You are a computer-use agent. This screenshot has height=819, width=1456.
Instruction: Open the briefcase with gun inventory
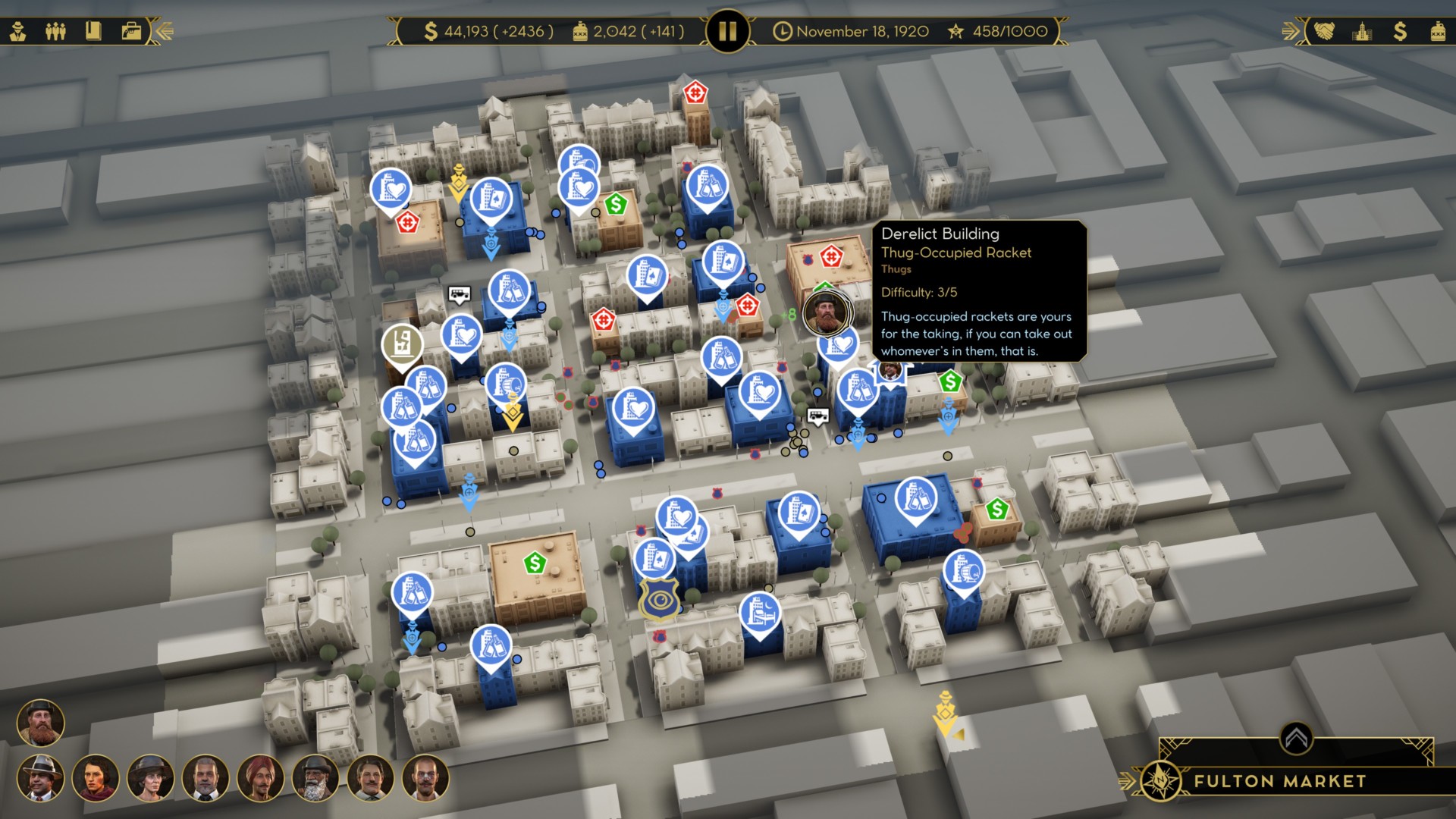point(131,31)
